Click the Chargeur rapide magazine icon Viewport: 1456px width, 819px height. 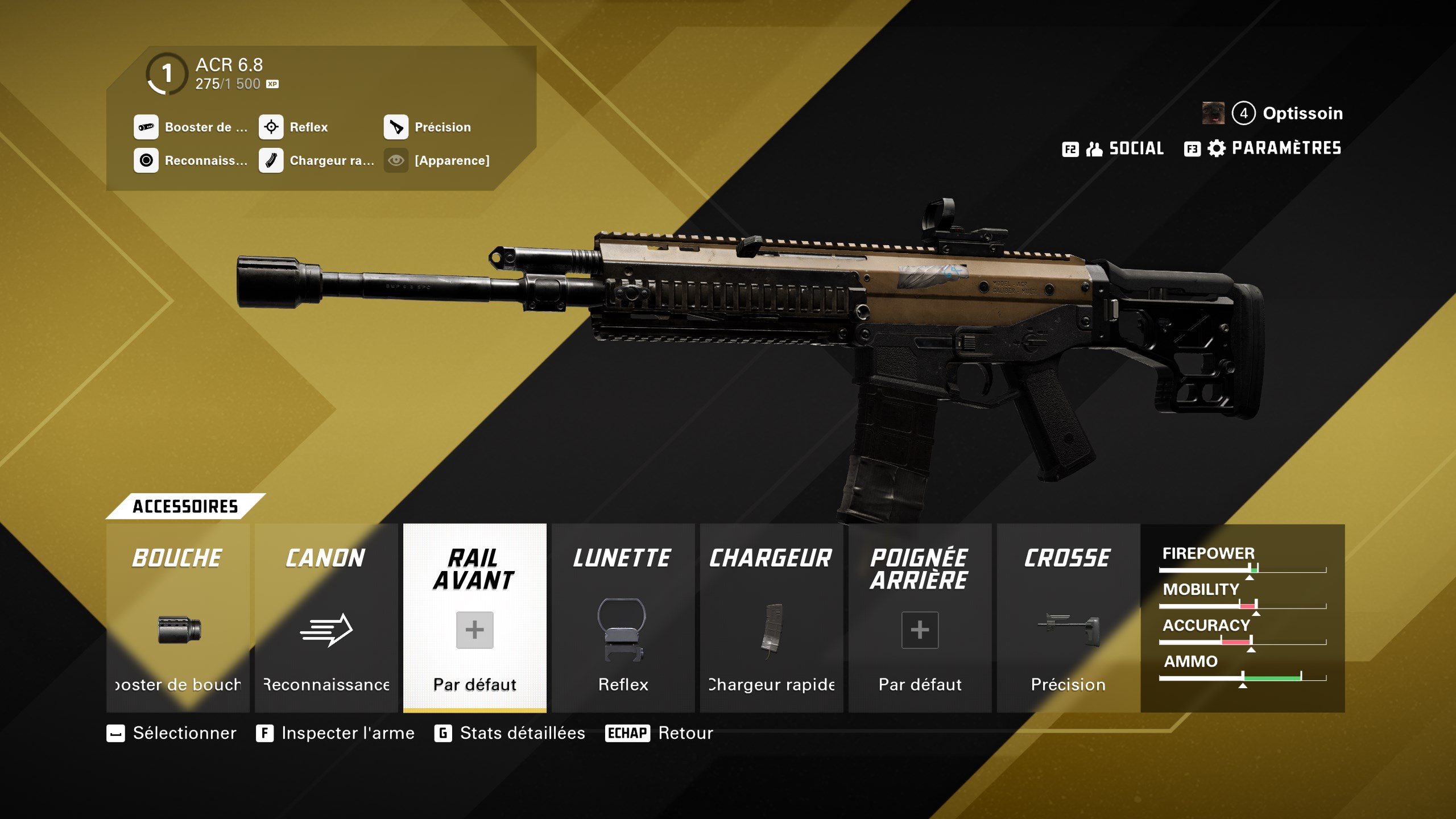point(271,161)
